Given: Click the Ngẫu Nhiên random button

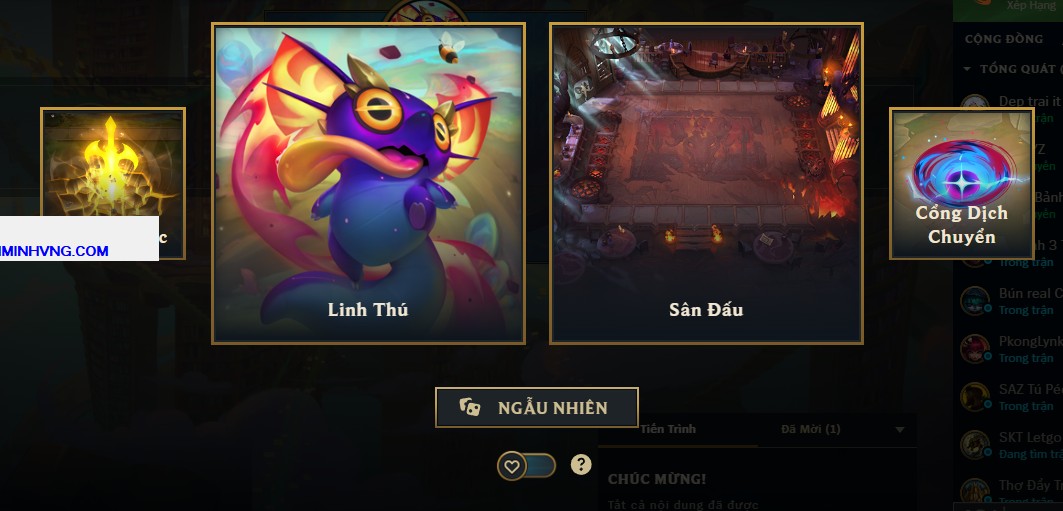Looking at the screenshot, I should click(x=536, y=407).
